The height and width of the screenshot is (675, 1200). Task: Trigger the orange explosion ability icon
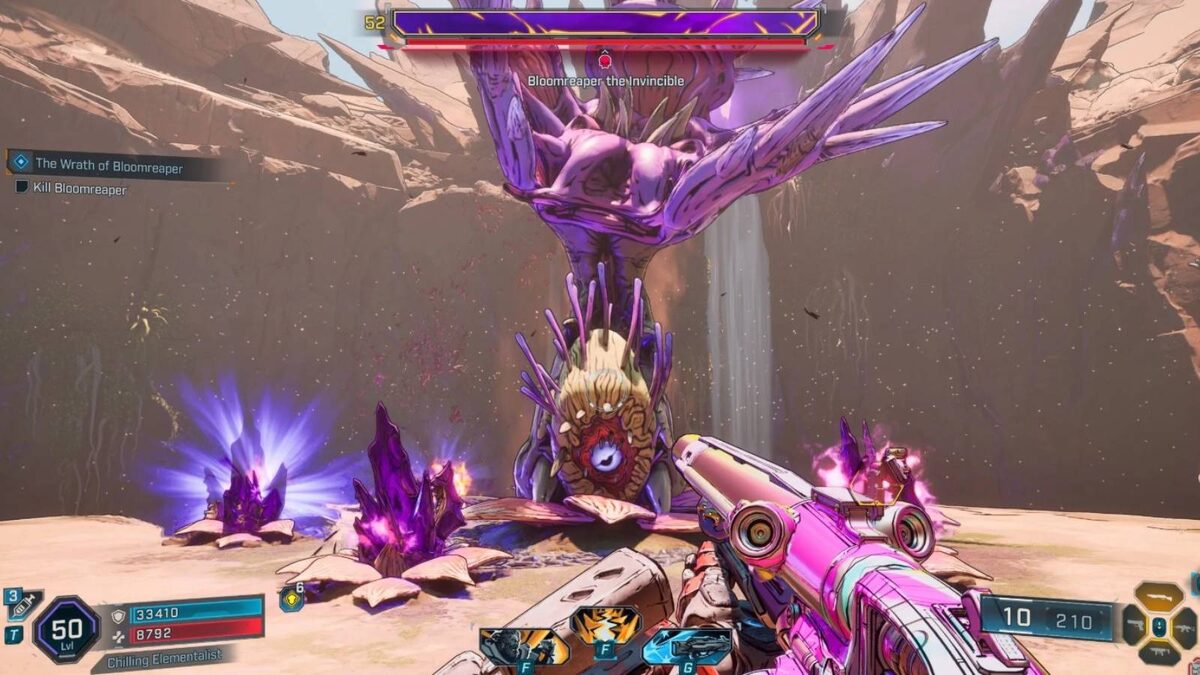pyautogui.click(x=605, y=626)
